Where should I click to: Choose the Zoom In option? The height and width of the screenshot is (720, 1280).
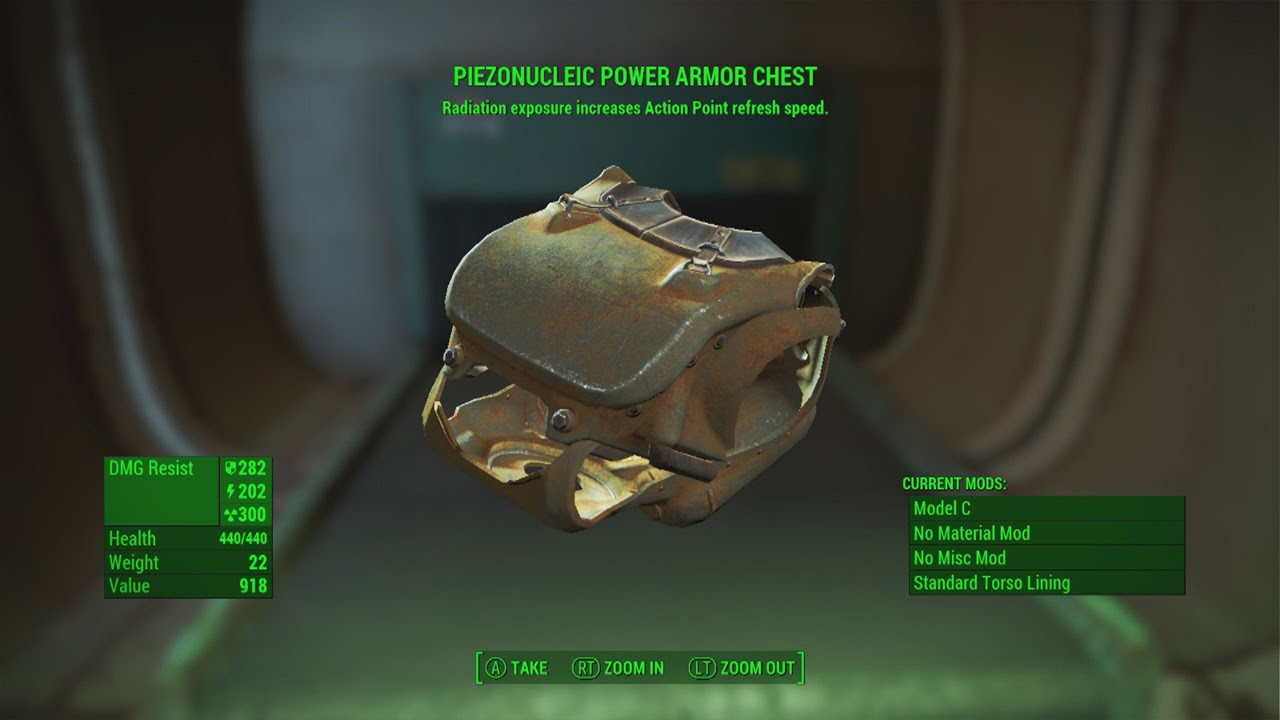pyautogui.click(x=618, y=668)
